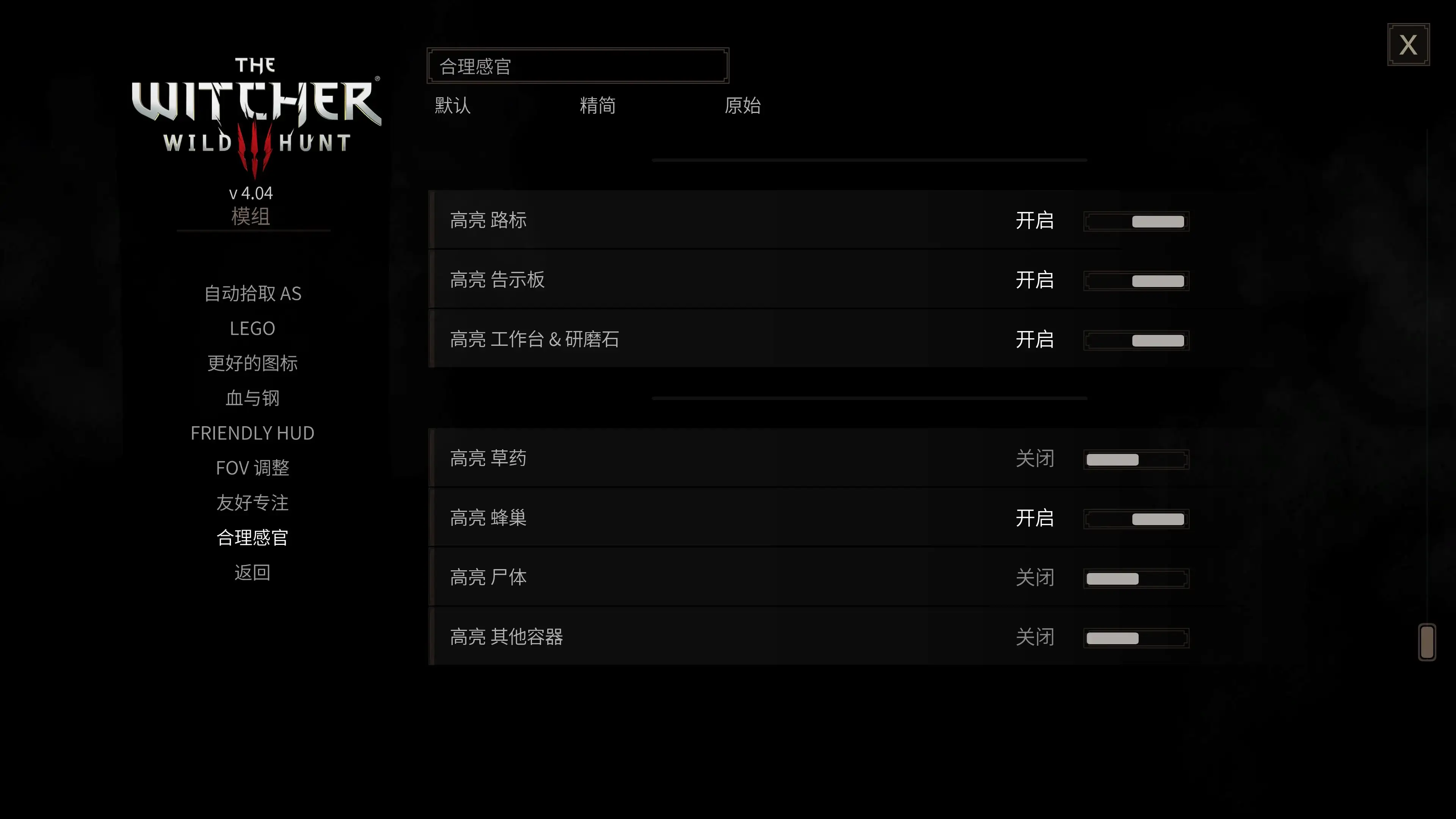
Task: Open the 友好专注 mod settings
Action: click(253, 503)
